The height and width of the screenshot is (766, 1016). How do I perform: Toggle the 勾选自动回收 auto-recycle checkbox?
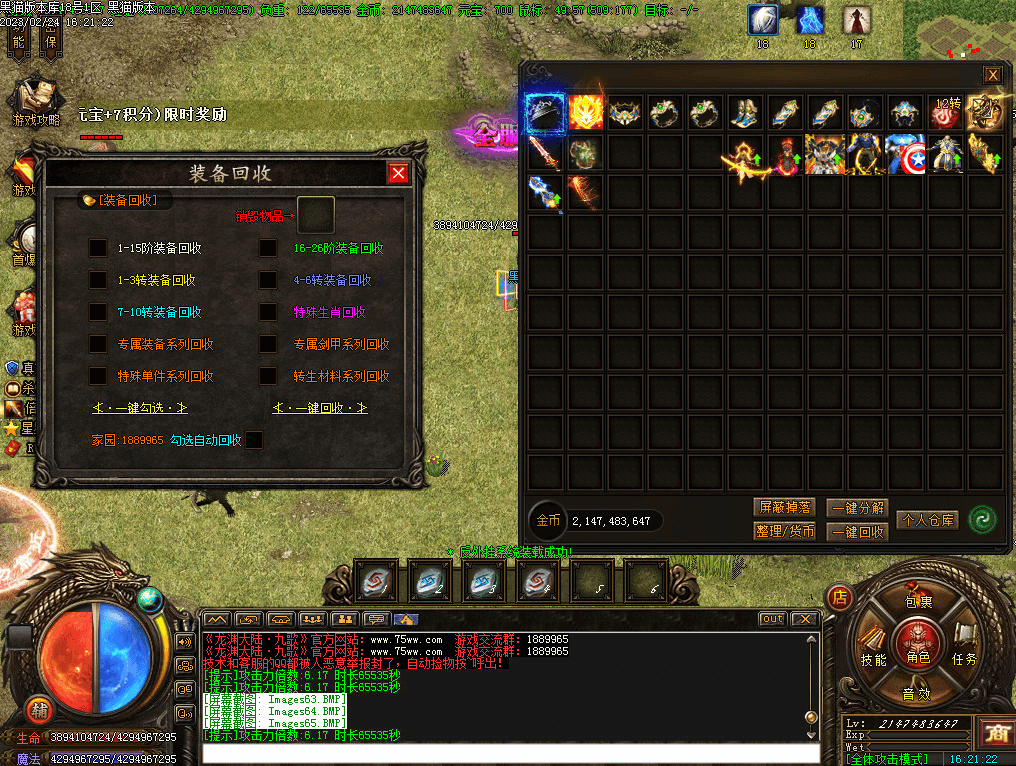254,440
